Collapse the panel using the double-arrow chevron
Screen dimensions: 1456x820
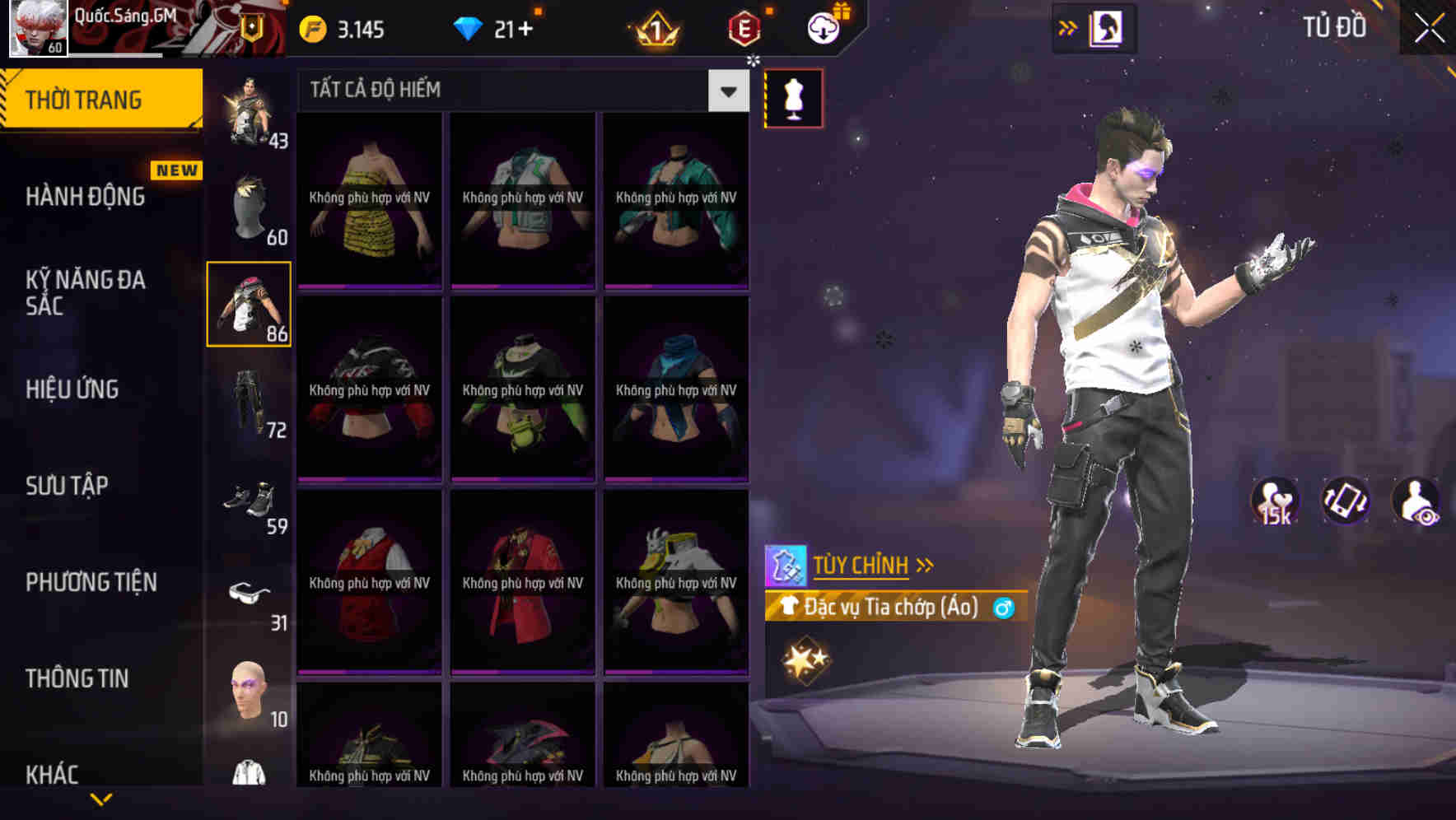pos(1067,27)
